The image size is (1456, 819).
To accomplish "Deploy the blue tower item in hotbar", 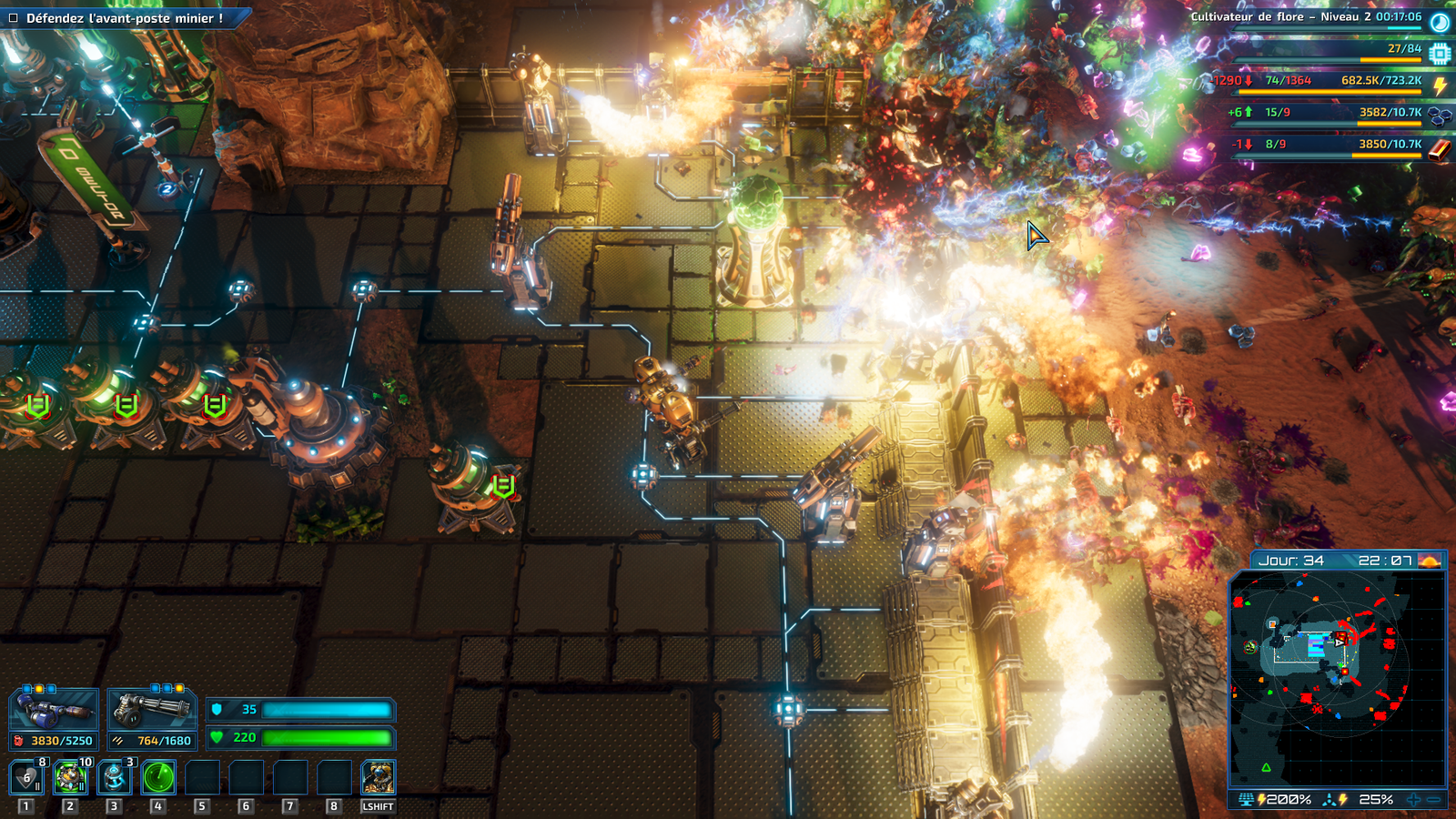I will [114, 778].
